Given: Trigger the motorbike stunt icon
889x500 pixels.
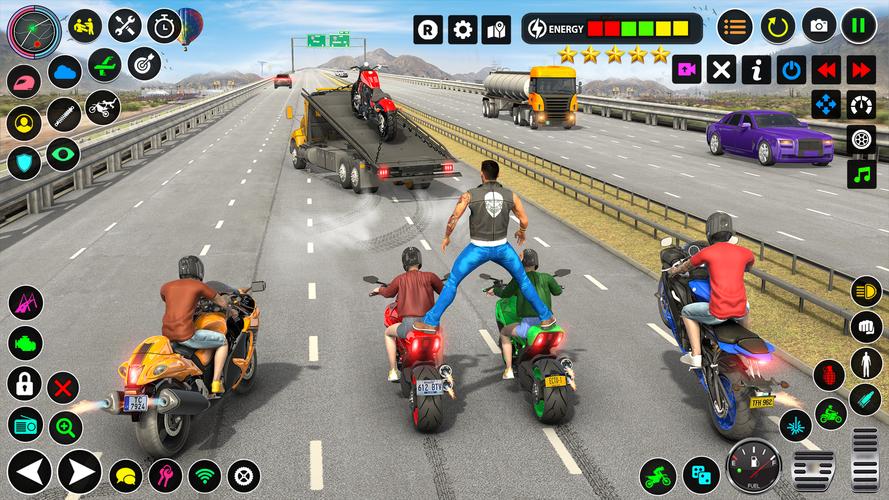Looking at the screenshot, I should click(x=102, y=107).
